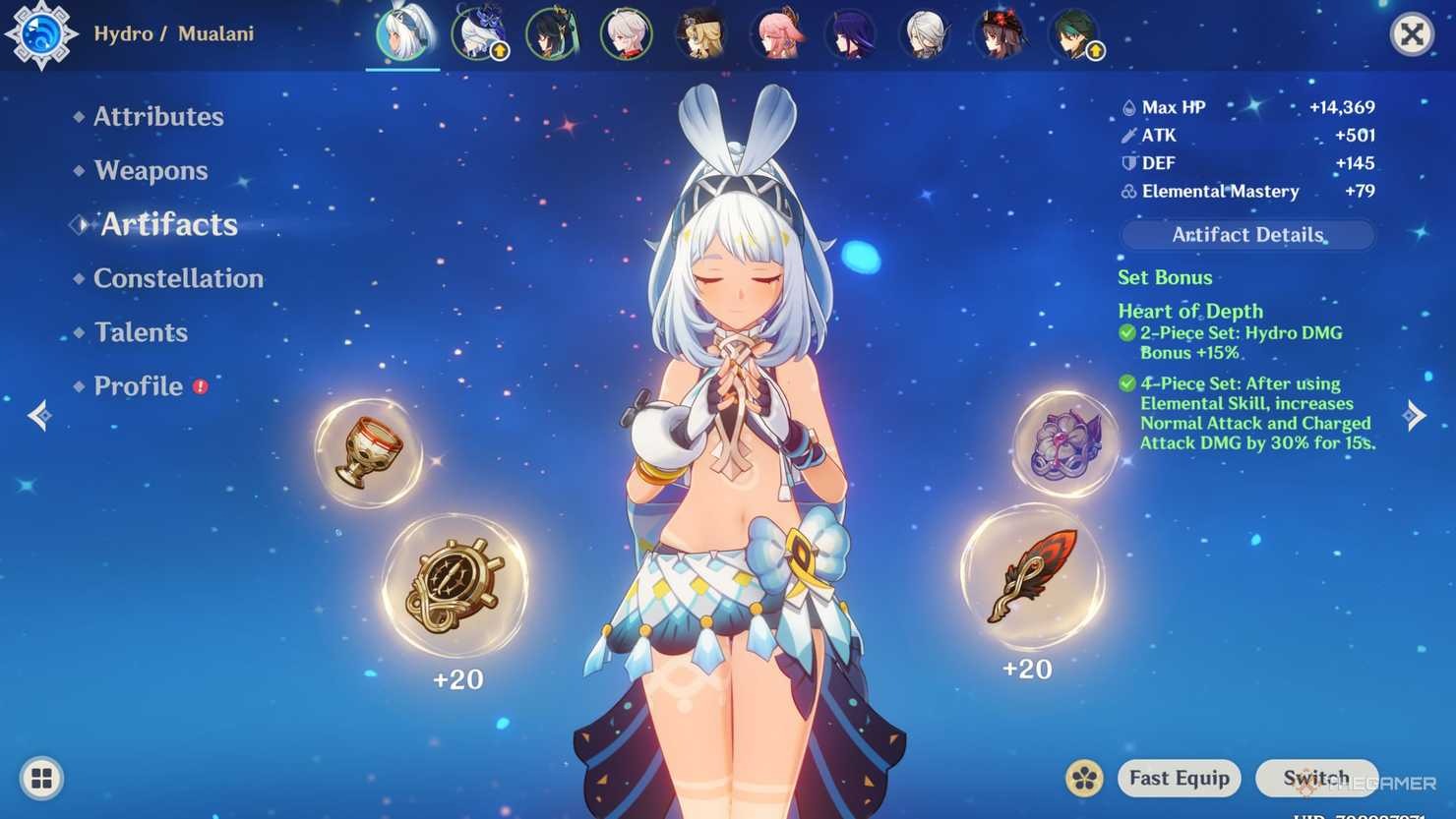Viewport: 1456px width, 819px height.
Task: Select the Artifacts menu entry
Action: [168, 225]
